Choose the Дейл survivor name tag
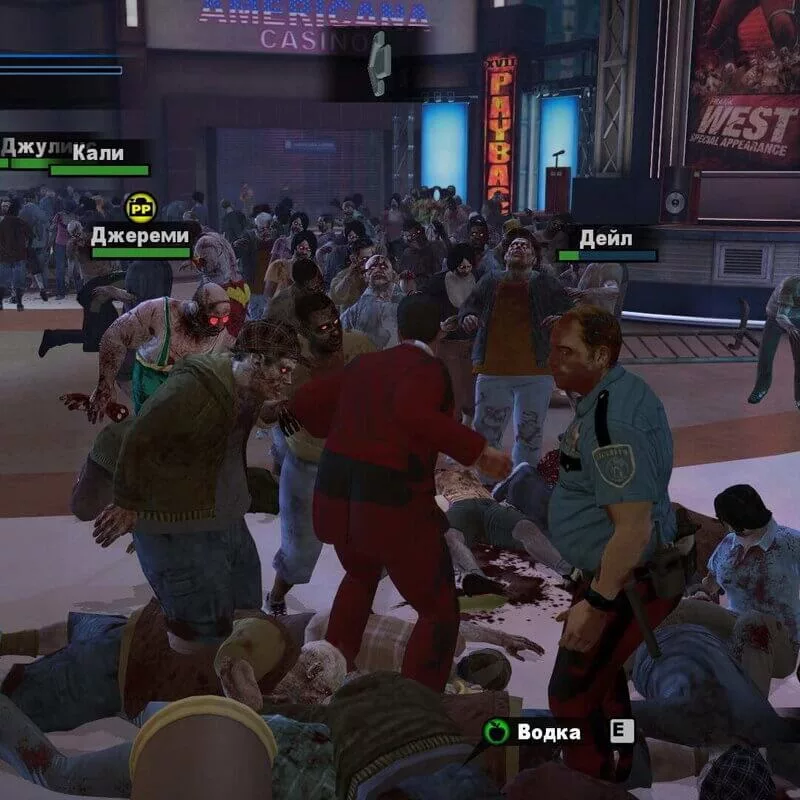The height and width of the screenshot is (800, 800). 606,239
